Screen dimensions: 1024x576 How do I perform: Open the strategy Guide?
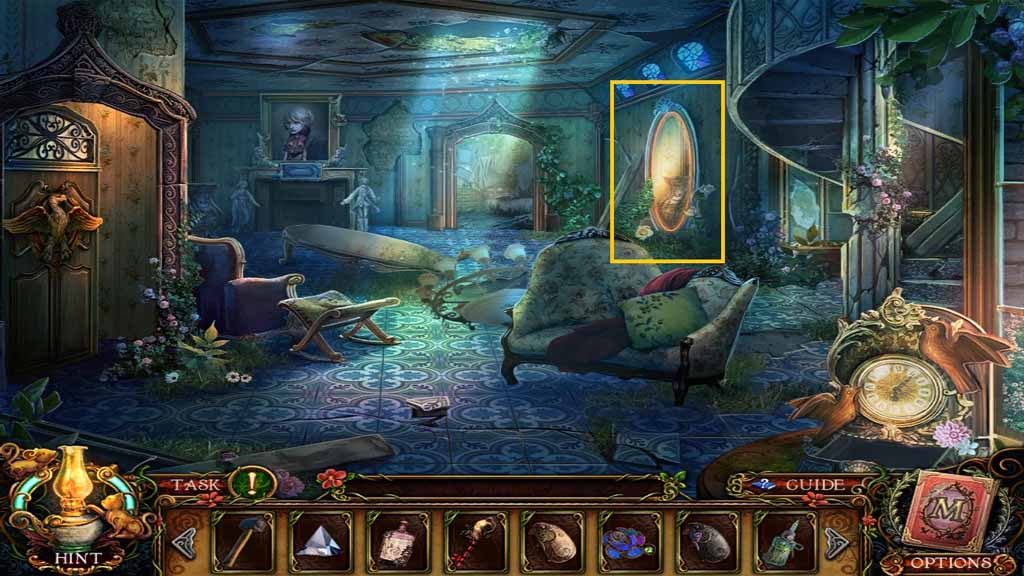click(x=802, y=485)
